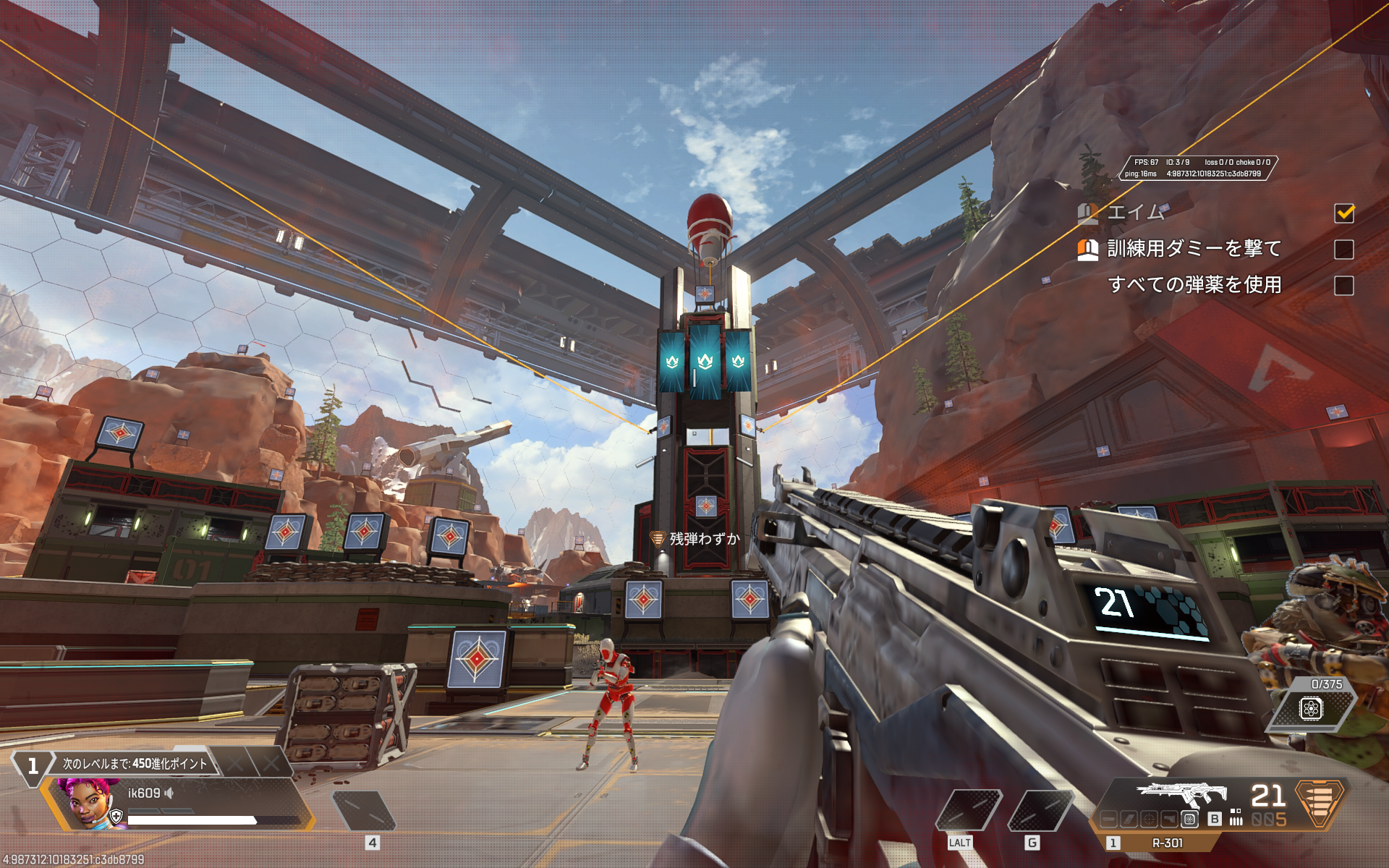Select the light ammo bullets icon
The width and height of the screenshot is (1389, 868).
pos(1236,820)
